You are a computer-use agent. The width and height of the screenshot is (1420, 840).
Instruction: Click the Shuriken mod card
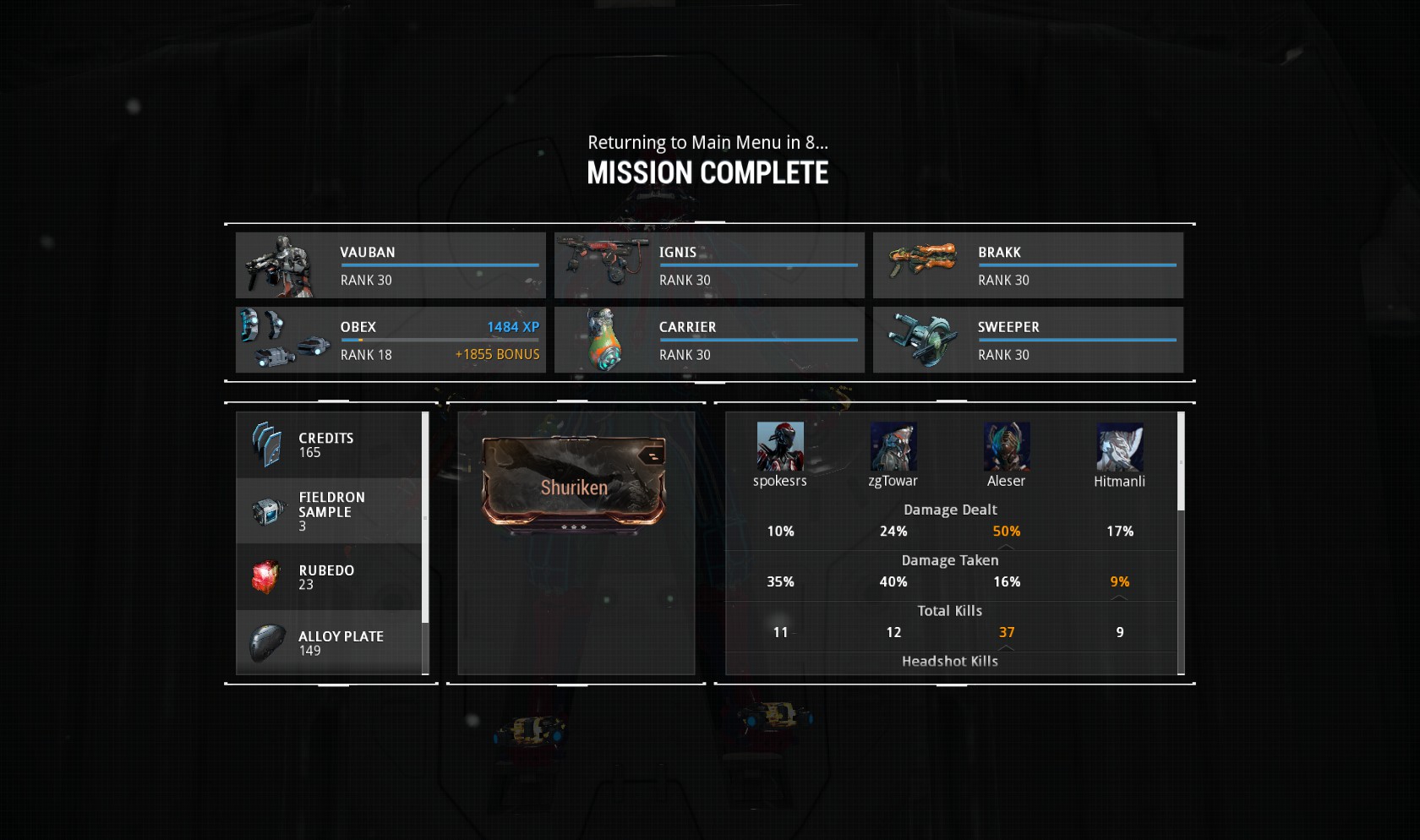point(575,483)
